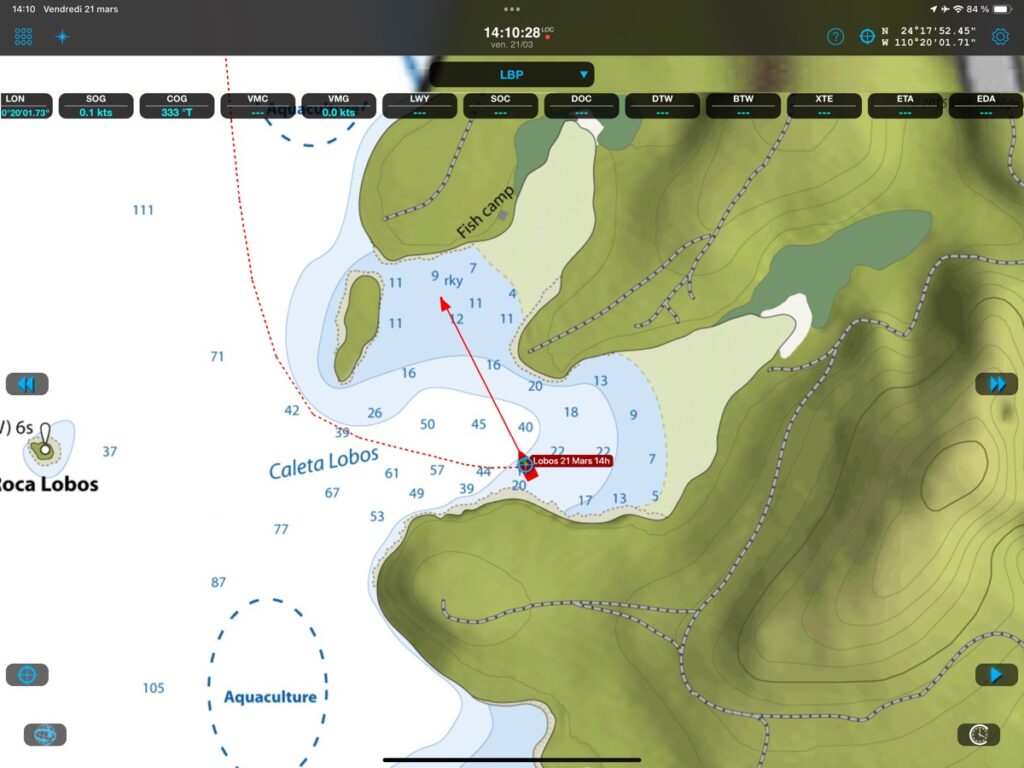Viewport: 1024px width, 768px height.
Task: Tap the blue compass star icon
Action: 62,37
